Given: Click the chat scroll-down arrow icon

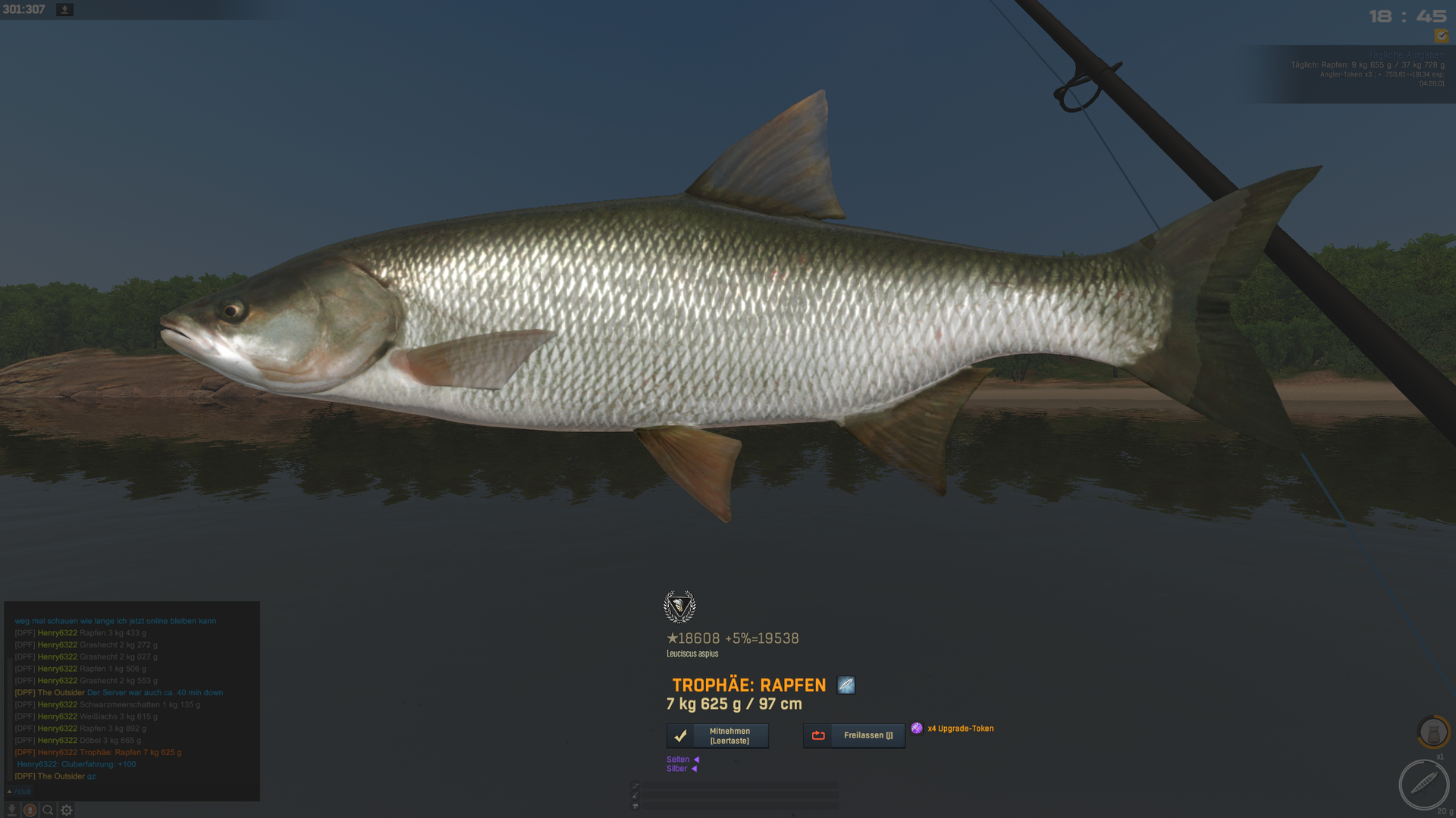Looking at the screenshot, I should click(x=11, y=810).
